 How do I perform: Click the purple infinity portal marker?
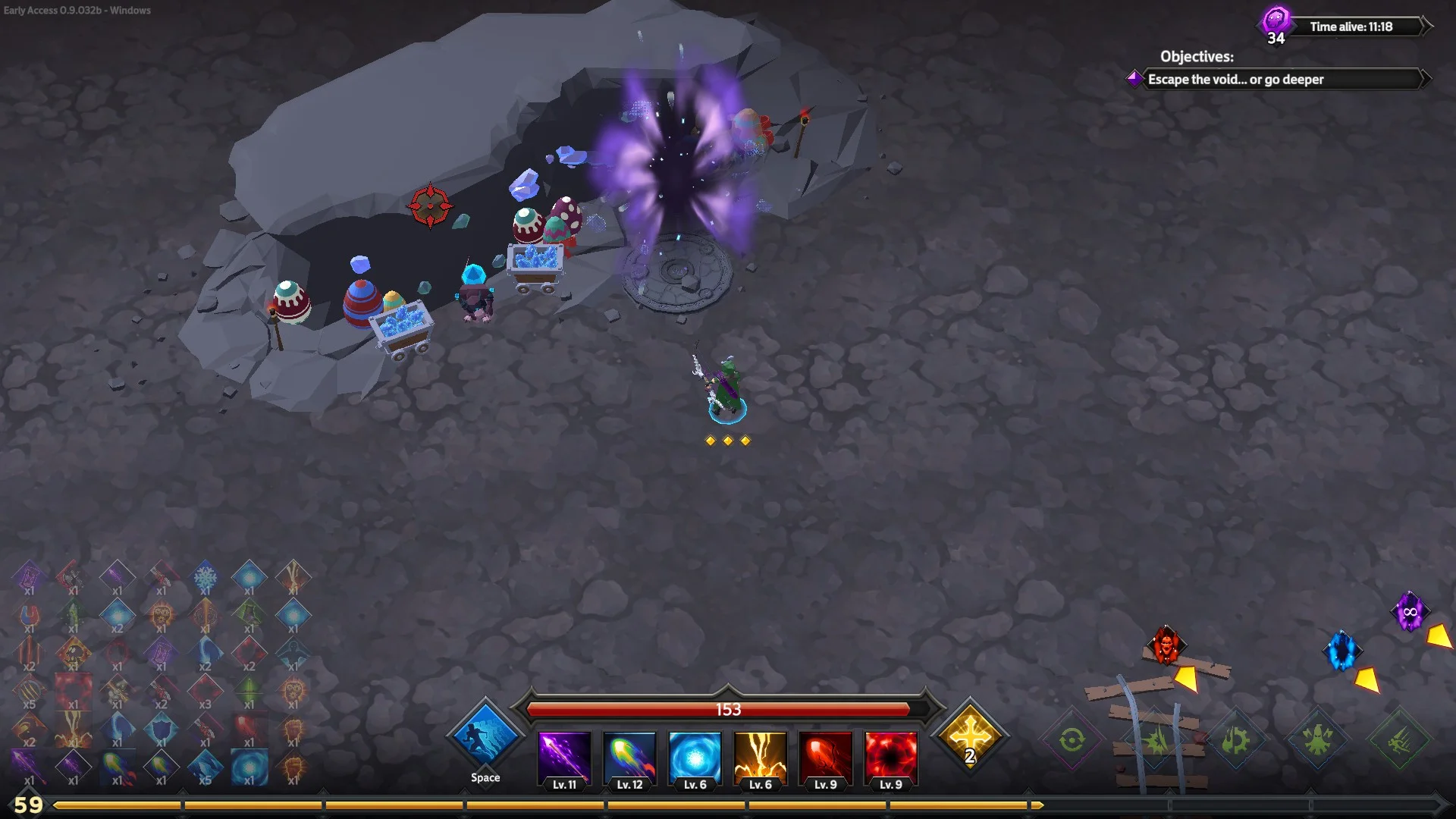coord(1410,611)
